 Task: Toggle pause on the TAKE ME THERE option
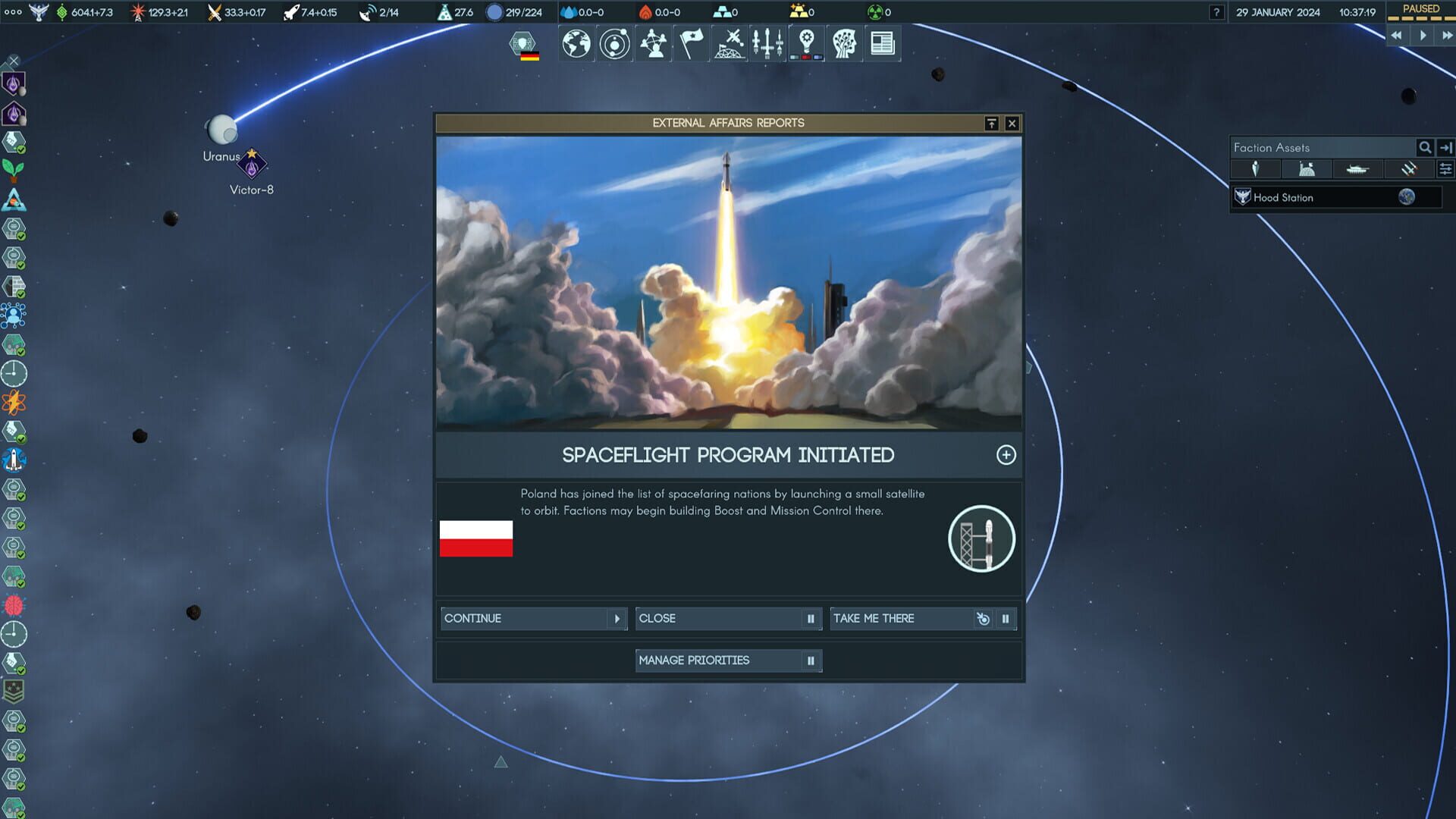[1006, 619]
